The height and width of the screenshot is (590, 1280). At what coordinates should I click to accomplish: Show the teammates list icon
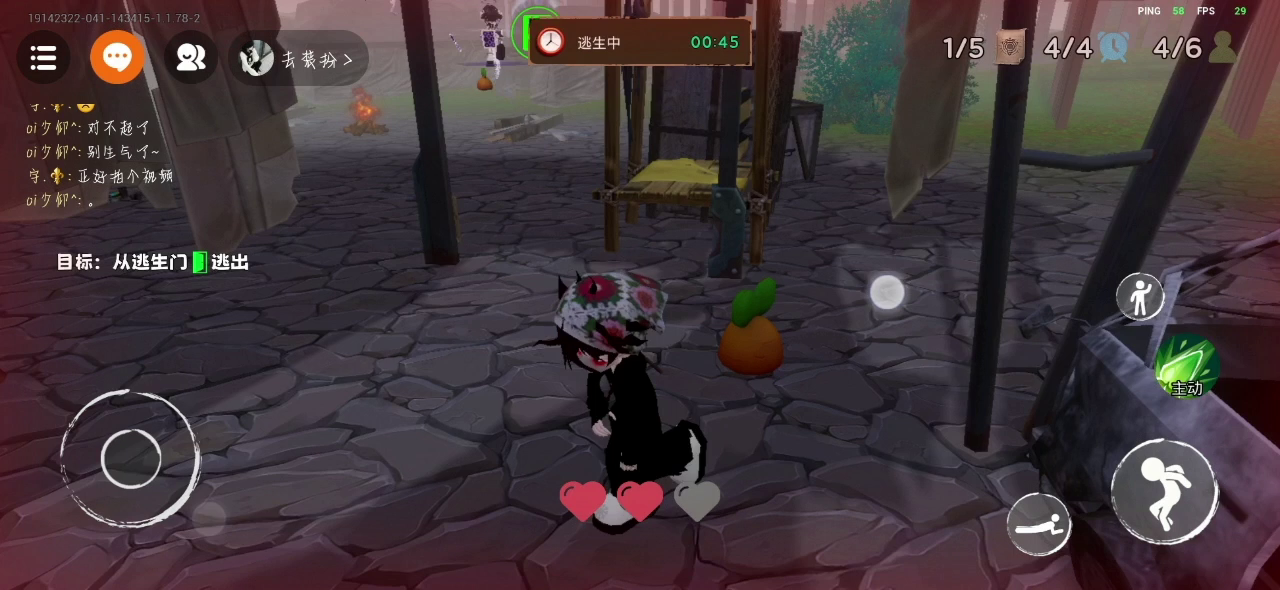click(x=190, y=58)
